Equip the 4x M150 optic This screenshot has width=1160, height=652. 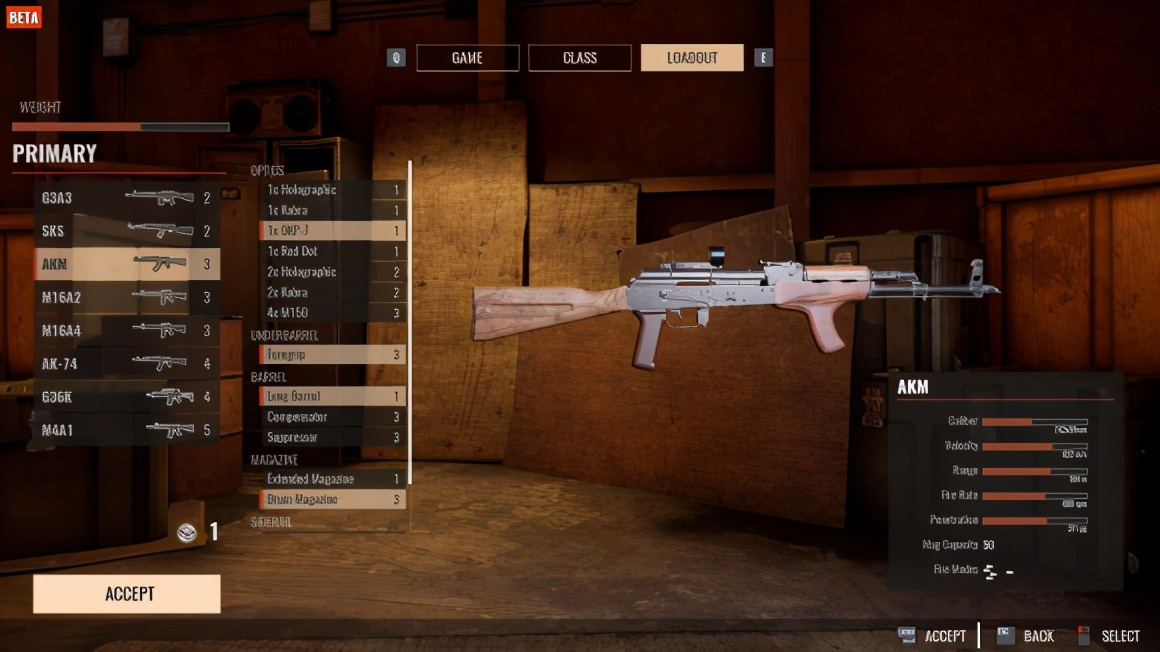point(332,313)
